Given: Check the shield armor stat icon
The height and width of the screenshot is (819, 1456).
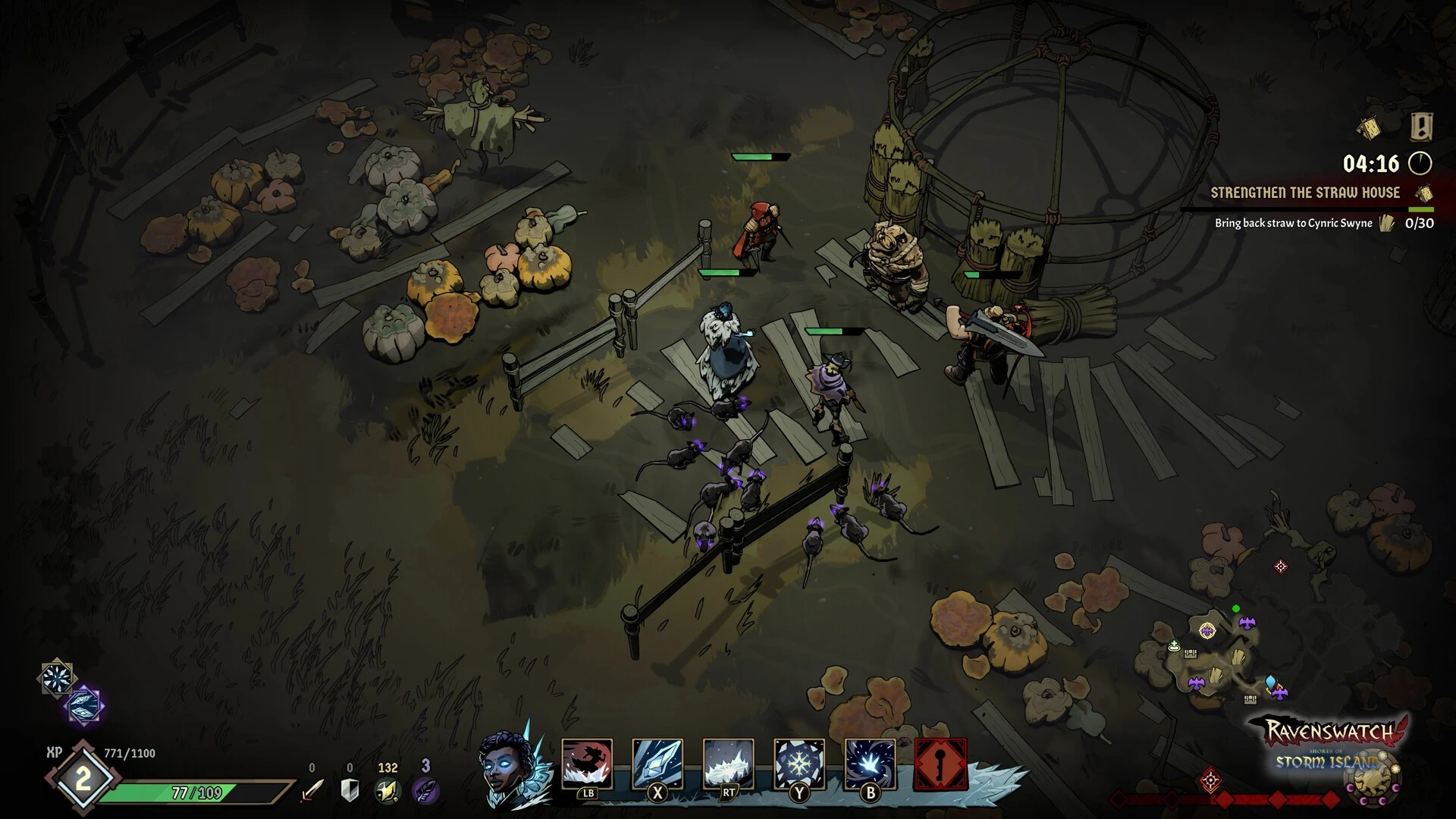Looking at the screenshot, I should (x=350, y=790).
